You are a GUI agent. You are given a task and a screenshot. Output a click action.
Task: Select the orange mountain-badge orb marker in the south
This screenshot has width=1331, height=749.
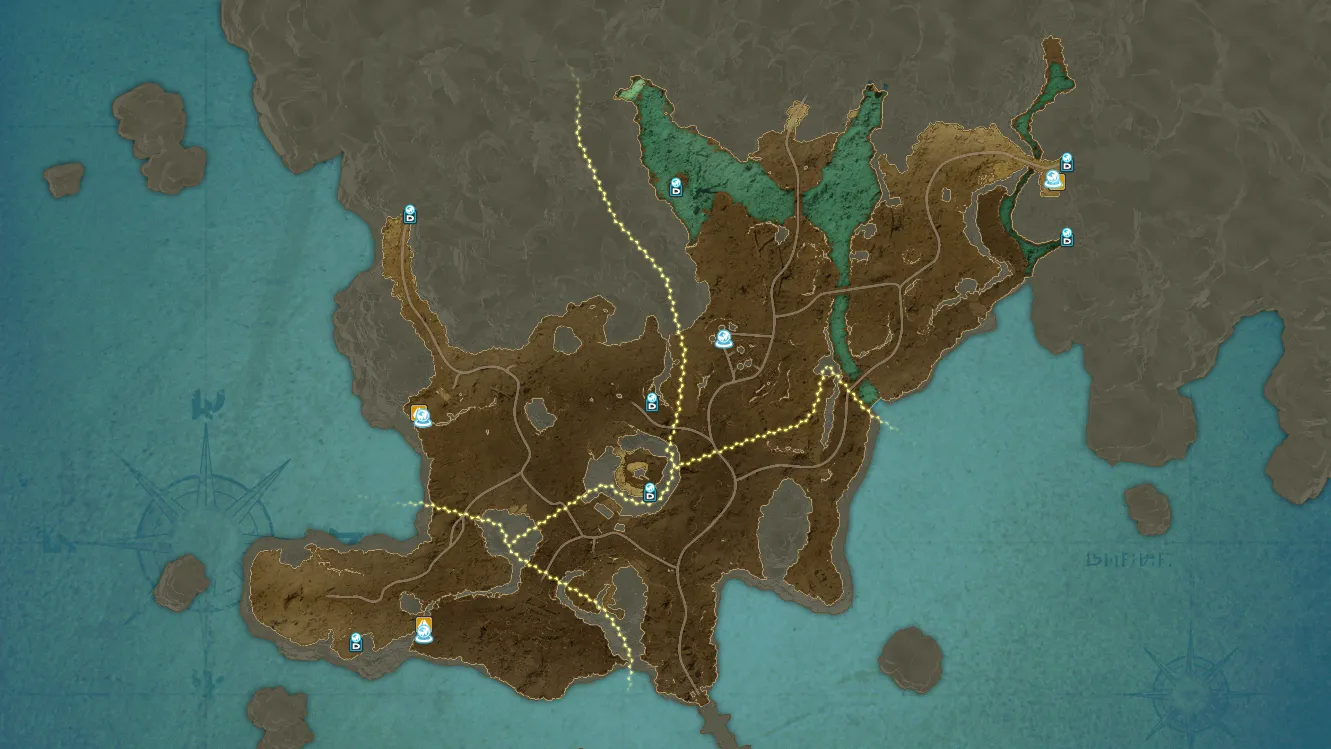tap(424, 630)
